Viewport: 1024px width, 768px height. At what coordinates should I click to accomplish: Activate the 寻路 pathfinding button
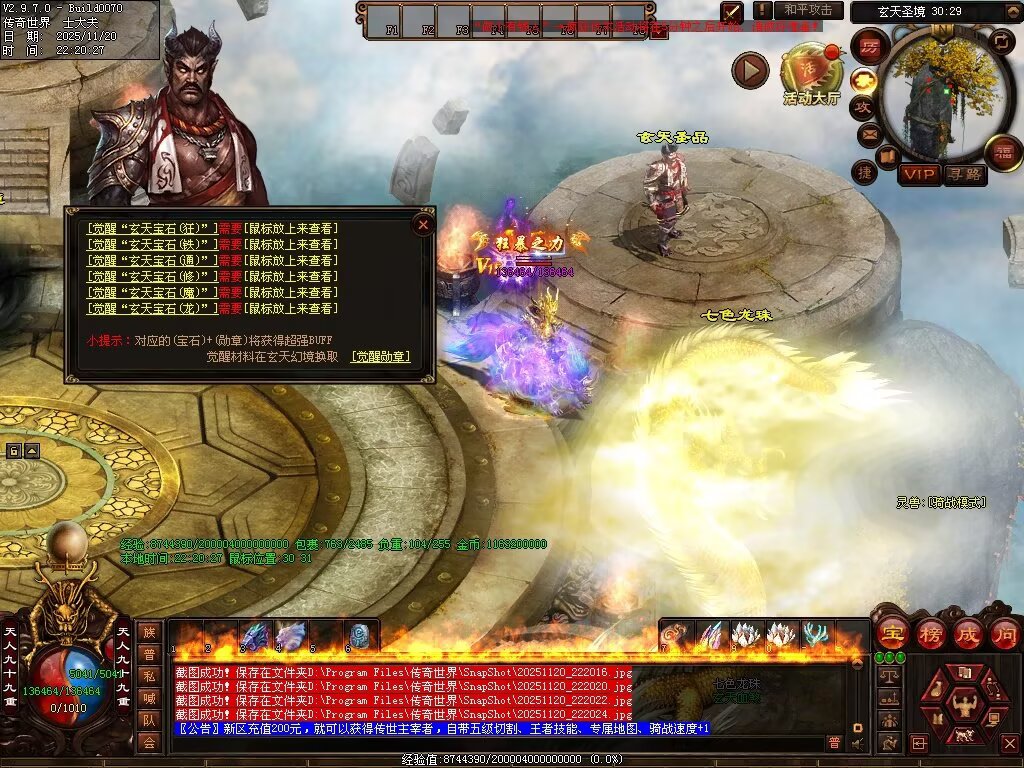point(964,174)
